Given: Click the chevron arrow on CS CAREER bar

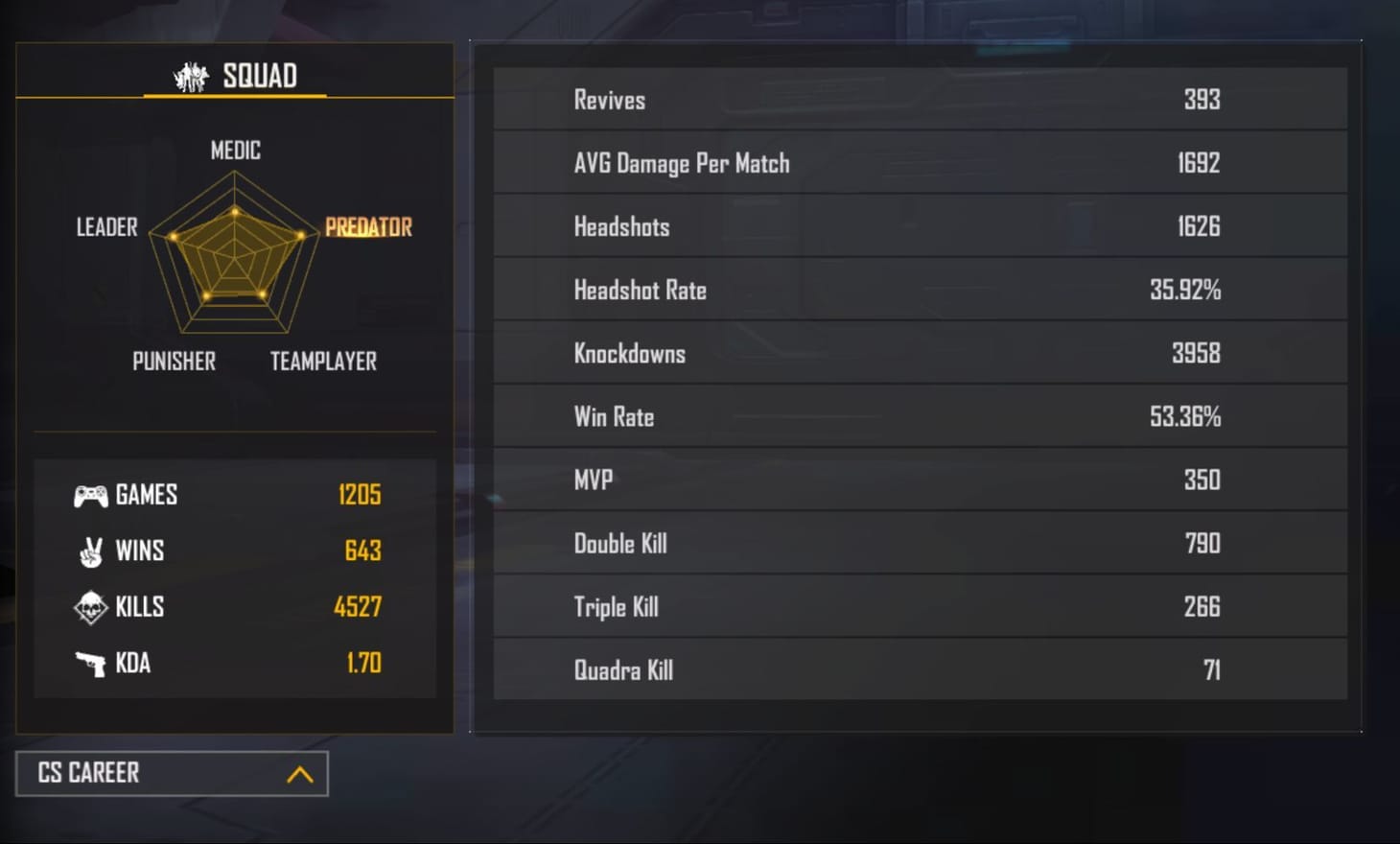Looking at the screenshot, I should [298, 773].
